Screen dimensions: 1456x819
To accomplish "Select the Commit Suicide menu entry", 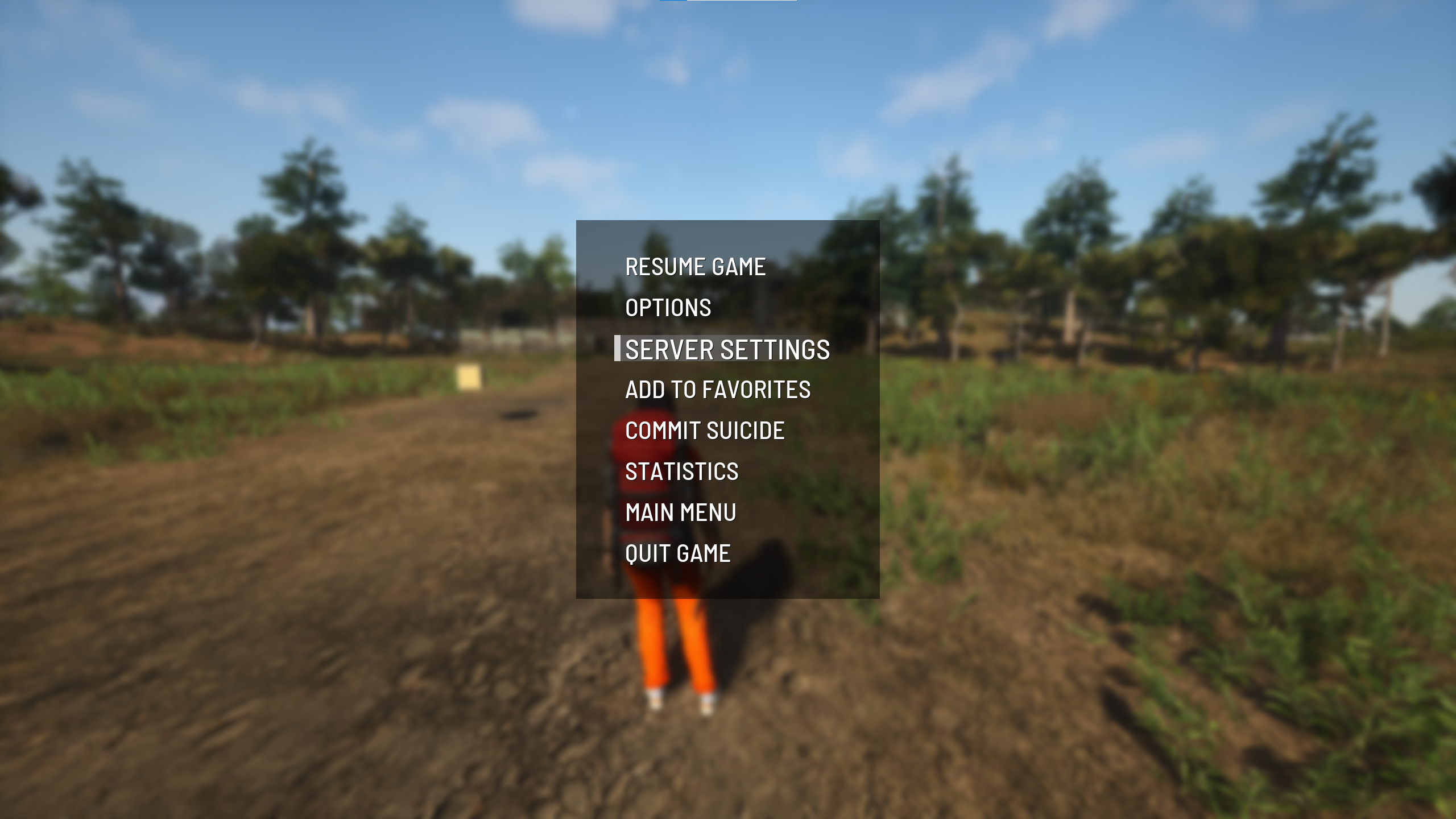I will pos(705,431).
